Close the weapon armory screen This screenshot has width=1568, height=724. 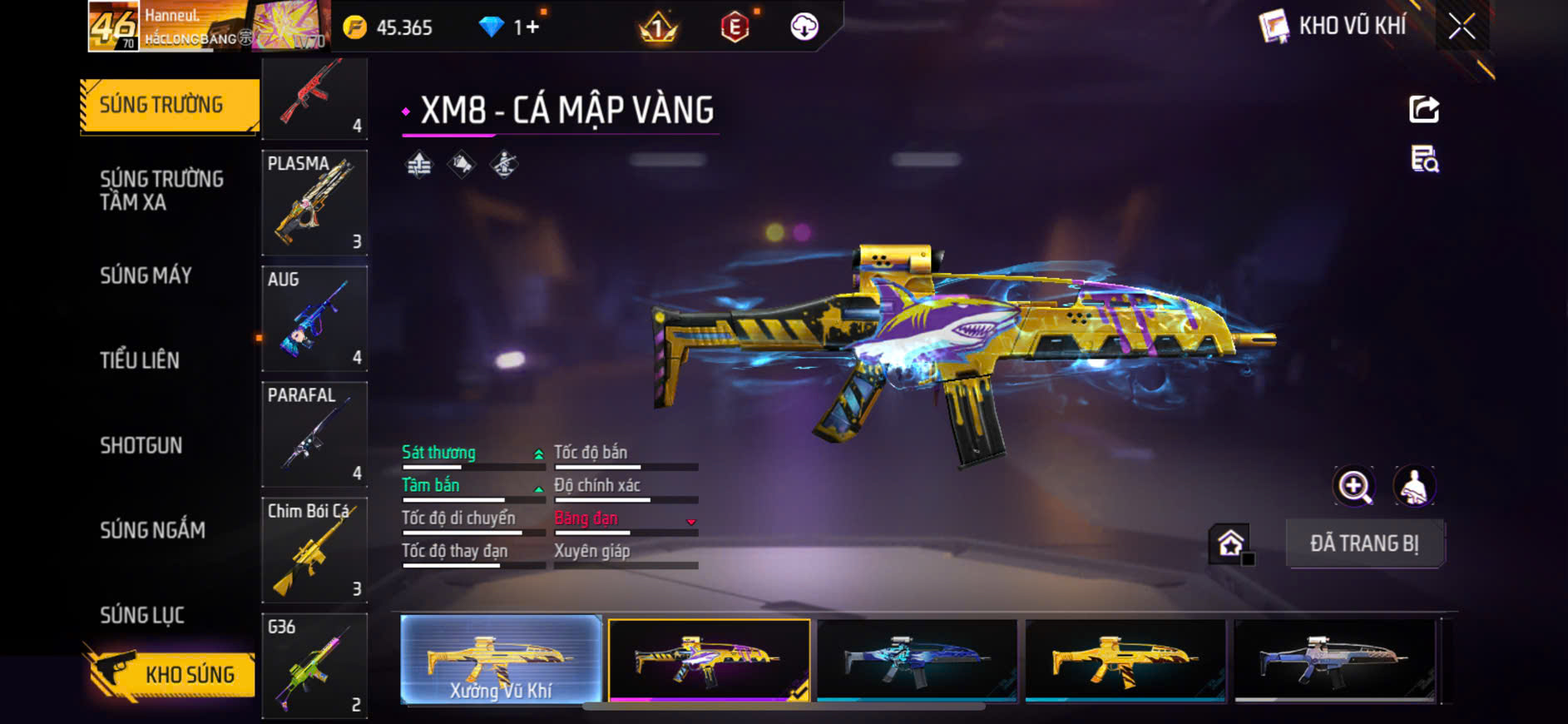pos(1462,27)
